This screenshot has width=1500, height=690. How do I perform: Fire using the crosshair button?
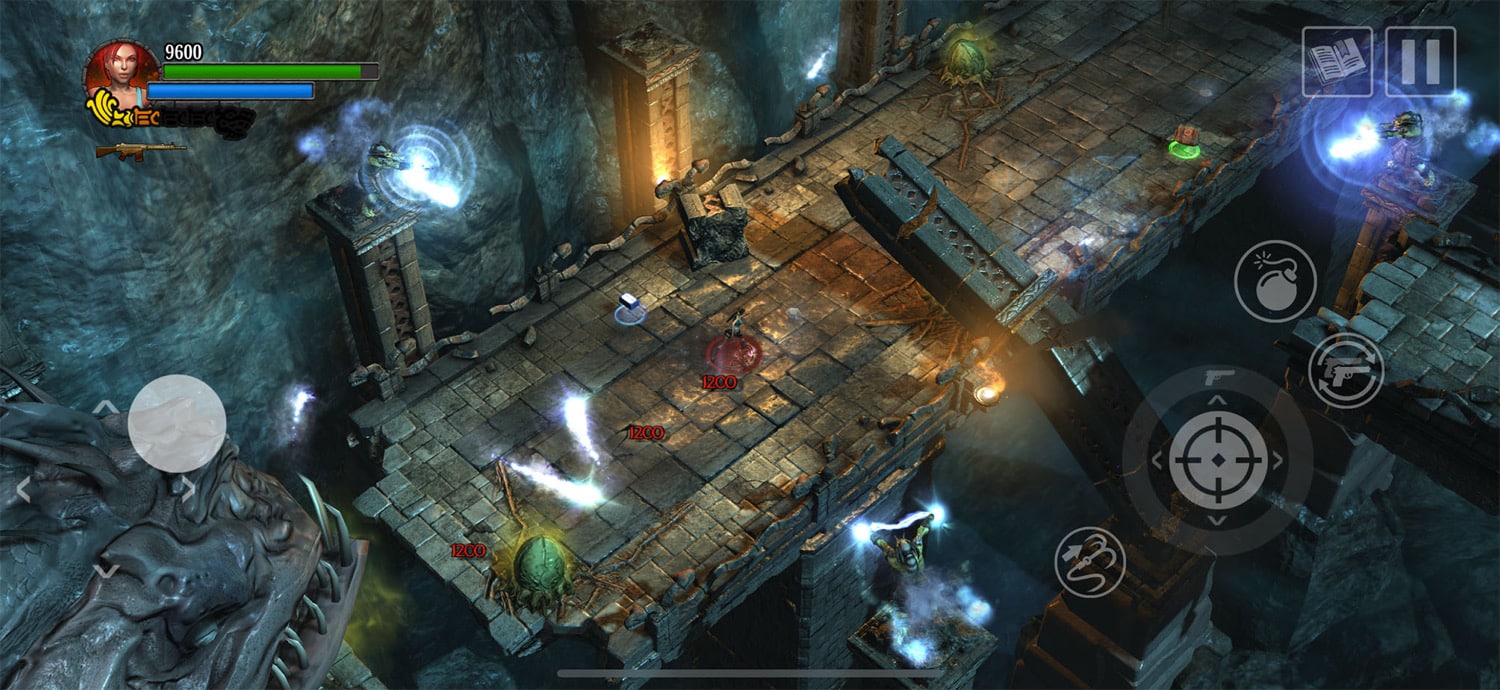[1217, 460]
